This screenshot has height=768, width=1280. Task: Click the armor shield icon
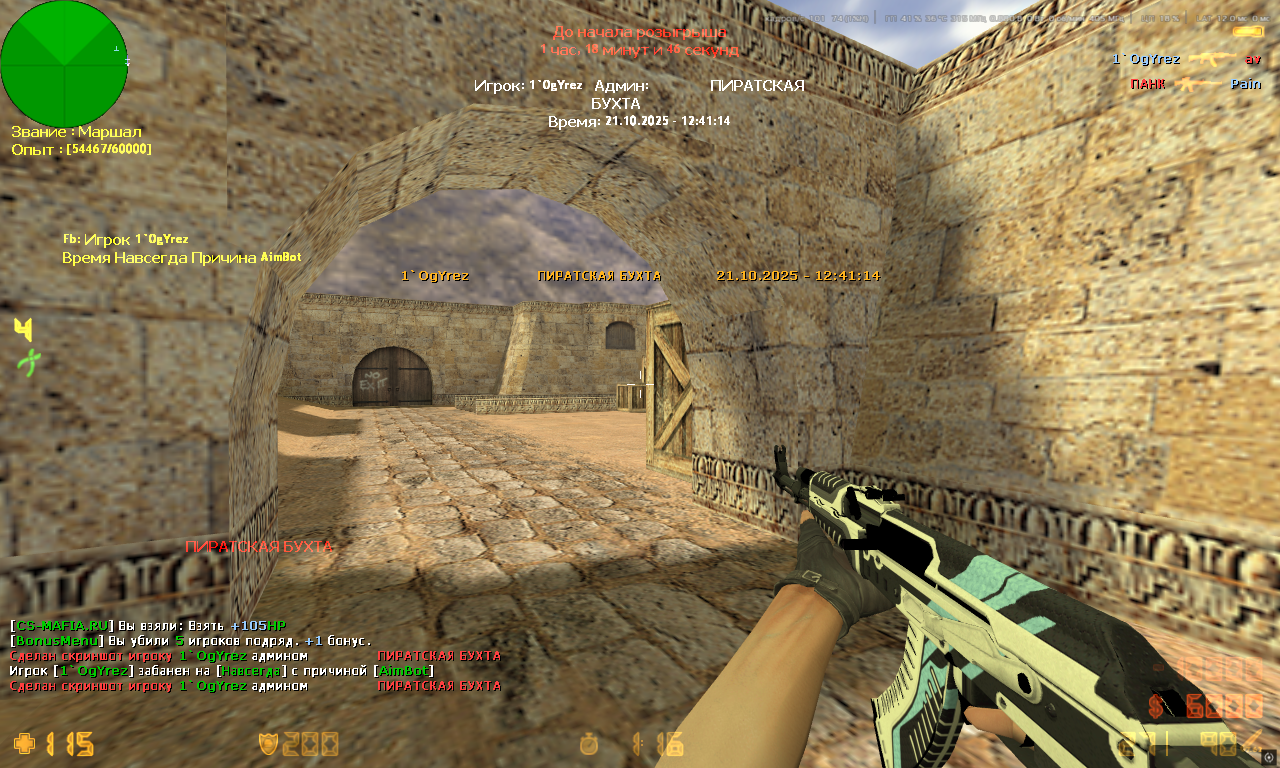pos(268,744)
